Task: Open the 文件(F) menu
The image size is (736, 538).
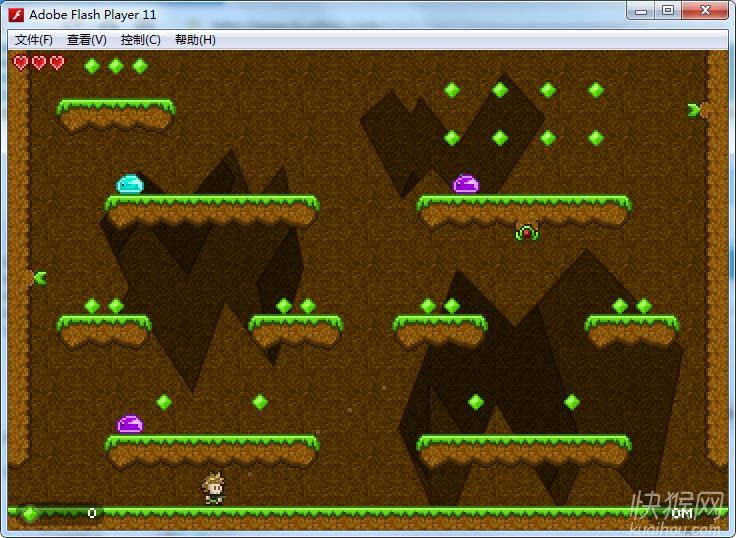Action: coord(34,40)
